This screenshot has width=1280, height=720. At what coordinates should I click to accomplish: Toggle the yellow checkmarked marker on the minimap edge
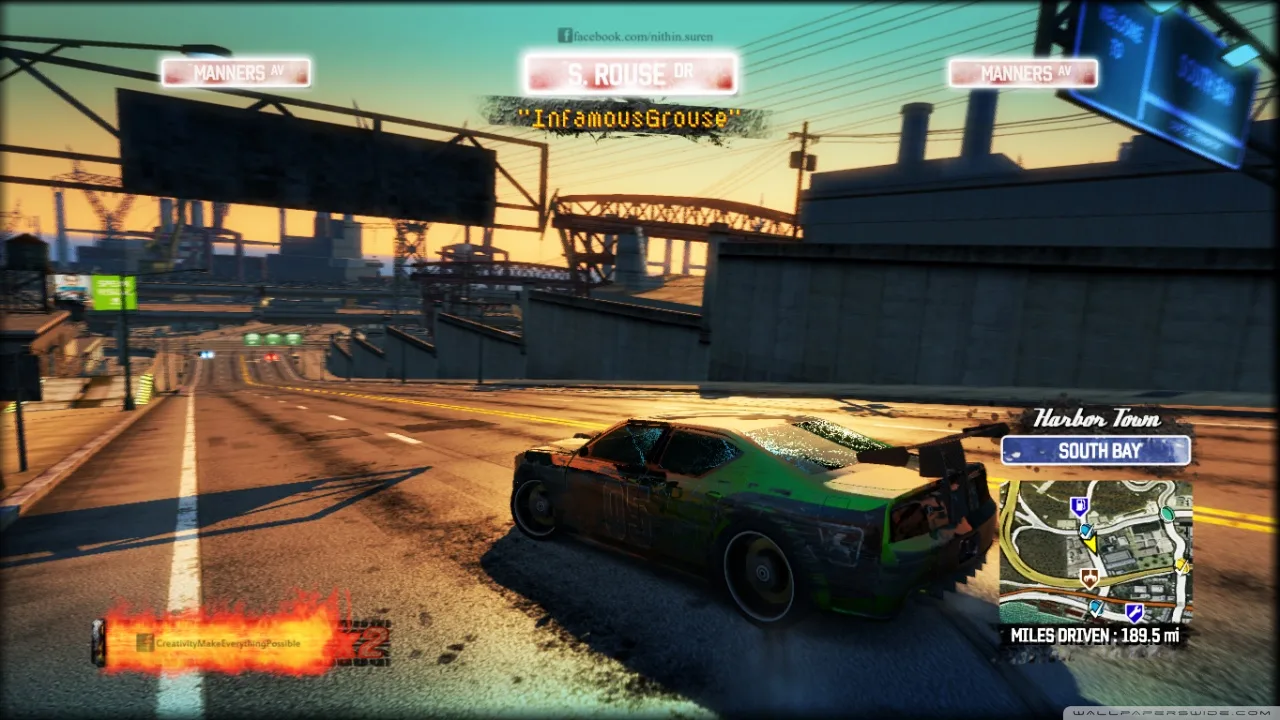(1181, 565)
